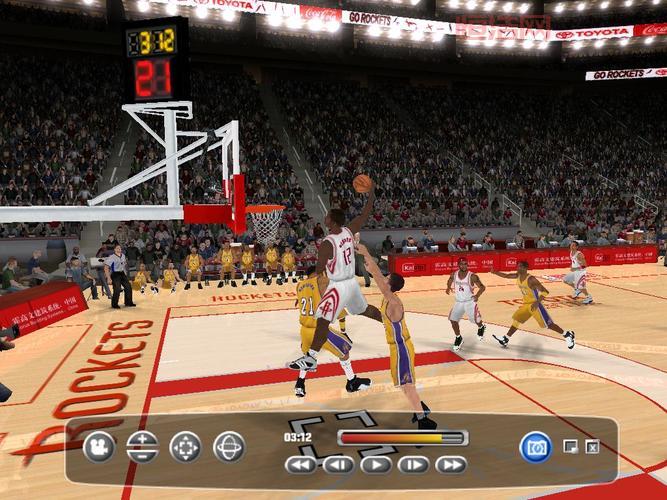Step the replay back one frame
667x500 pixels.
(338, 464)
